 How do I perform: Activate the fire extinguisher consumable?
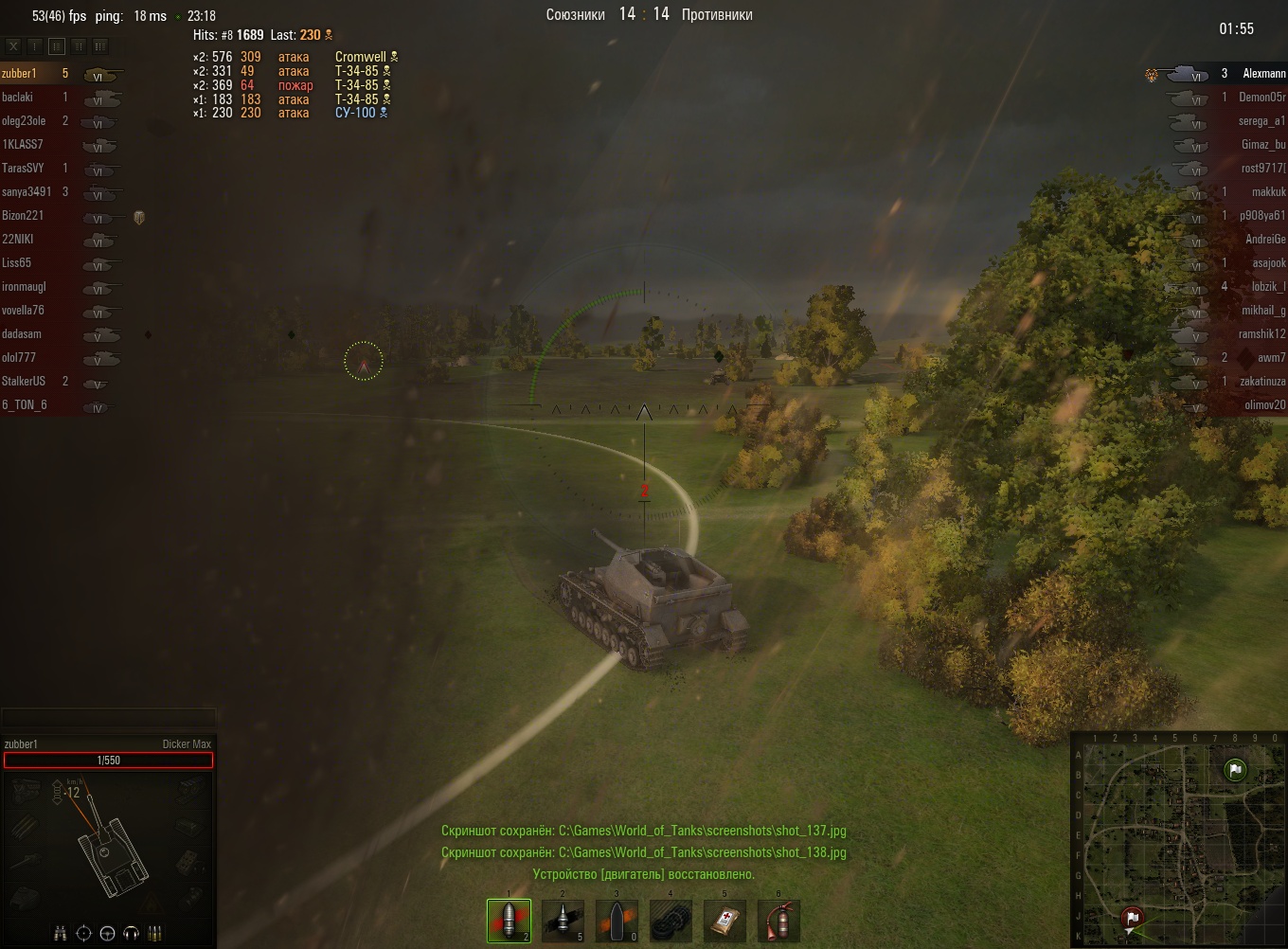pyautogui.click(x=778, y=921)
